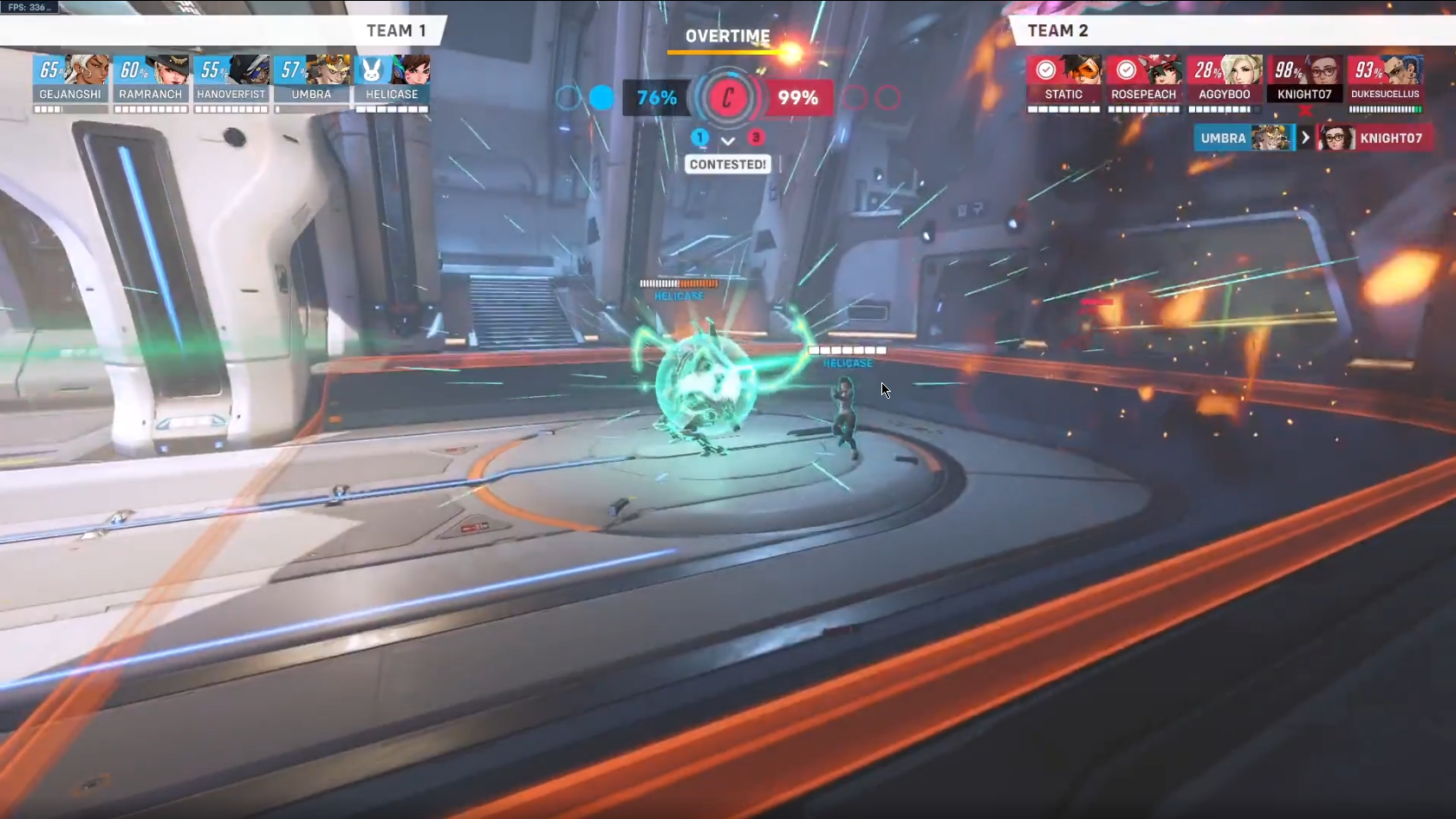The image size is (1456, 819).
Task: Switch to the TEAM 1 header panel
Action: click(398, 30)
